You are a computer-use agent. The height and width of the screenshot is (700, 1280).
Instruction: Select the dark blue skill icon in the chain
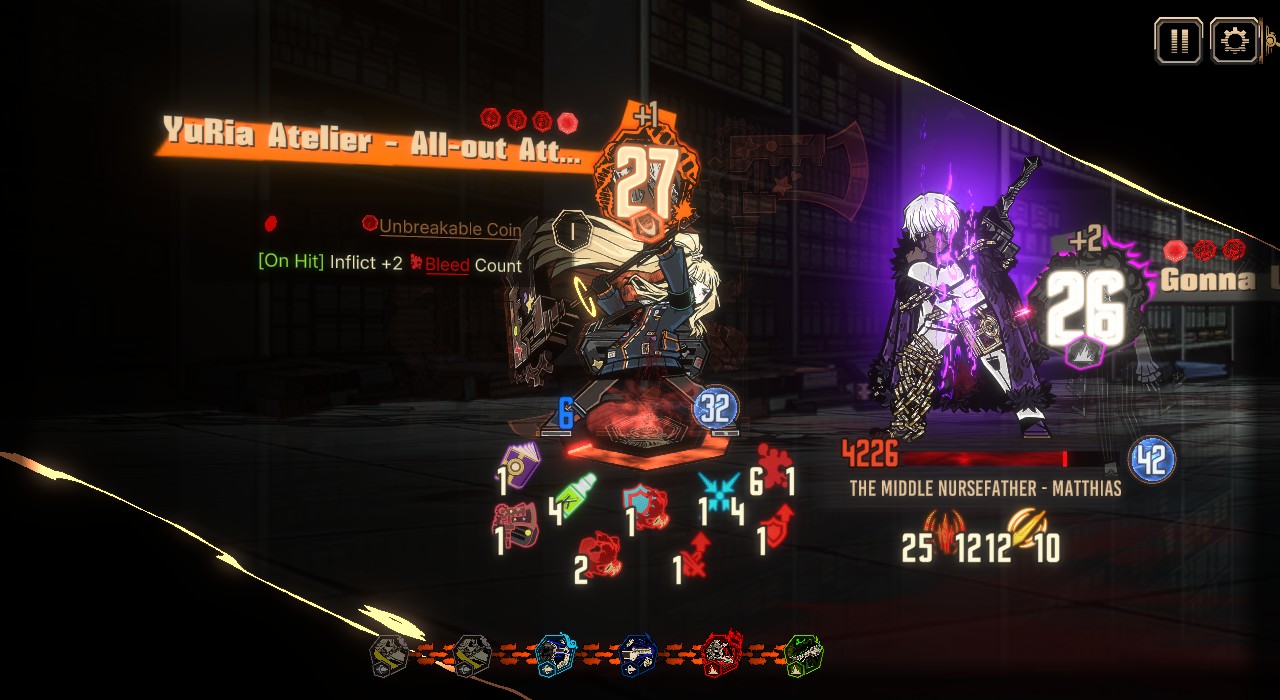(x=637, y=655)
